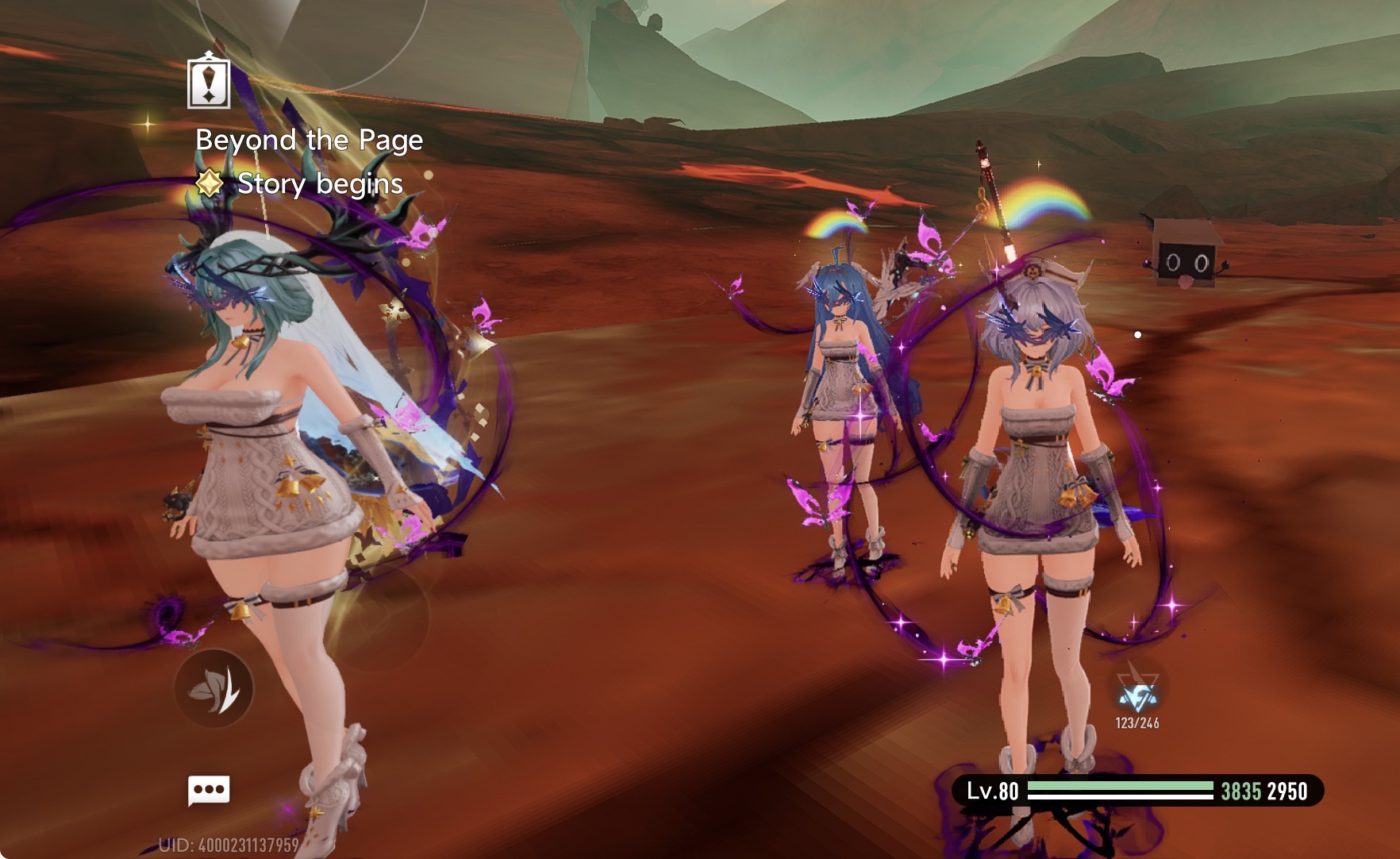Open the quest log exclamation icon
The image size is (1400, 859).
point(209,81)
